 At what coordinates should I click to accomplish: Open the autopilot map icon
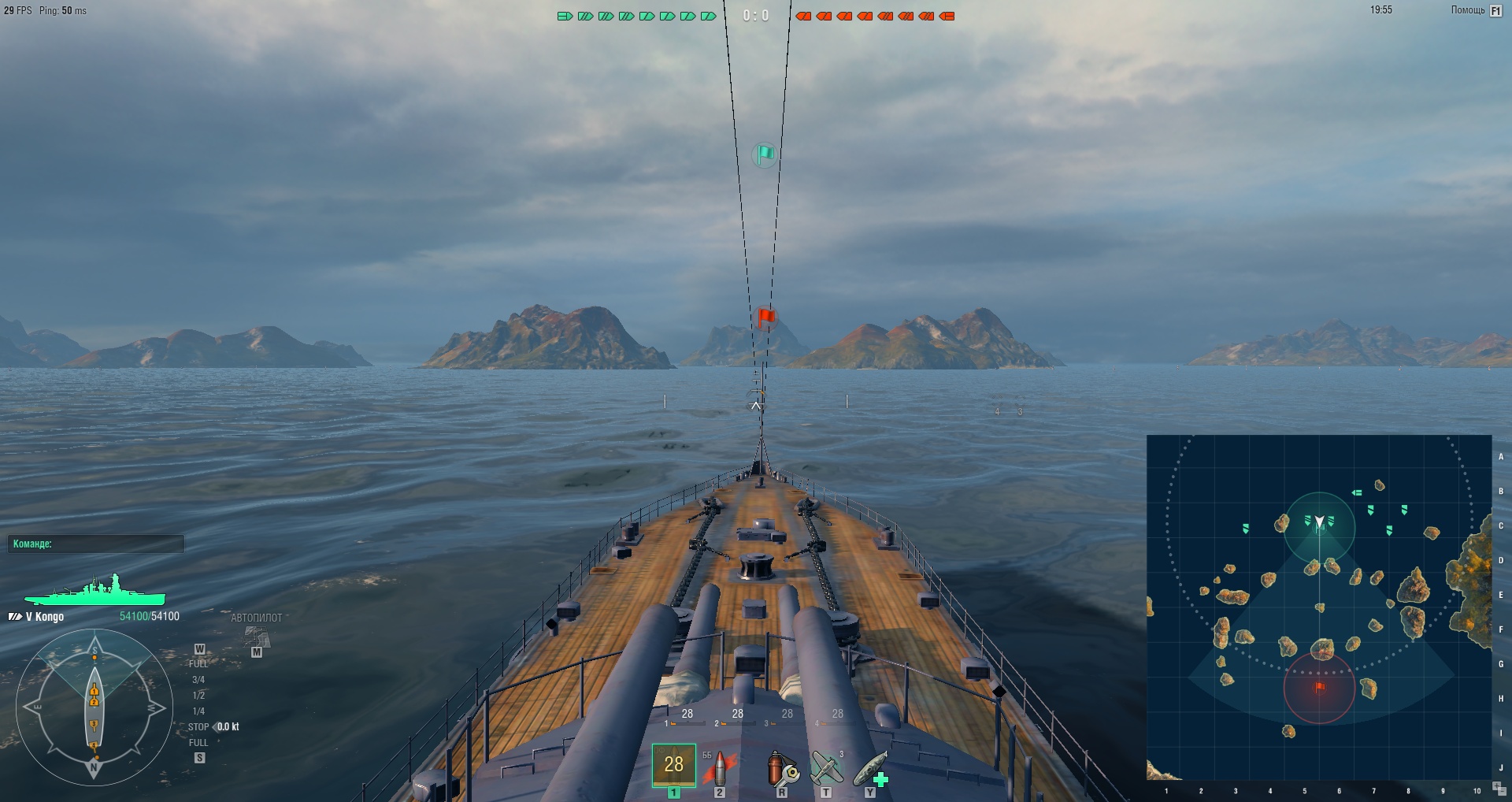tap(256, 637)
